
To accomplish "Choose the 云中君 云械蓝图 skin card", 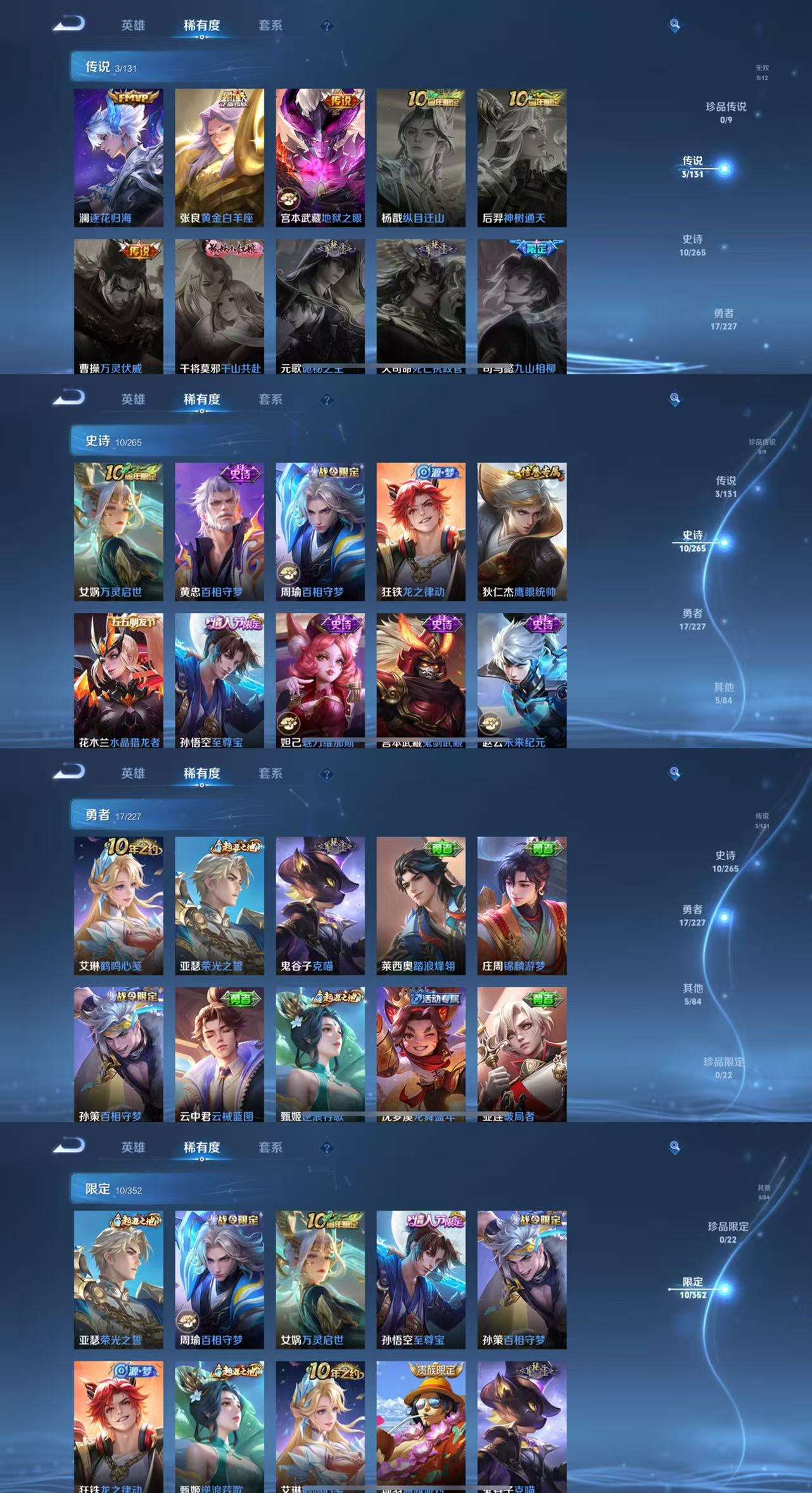I will [x=219, y=1053].
